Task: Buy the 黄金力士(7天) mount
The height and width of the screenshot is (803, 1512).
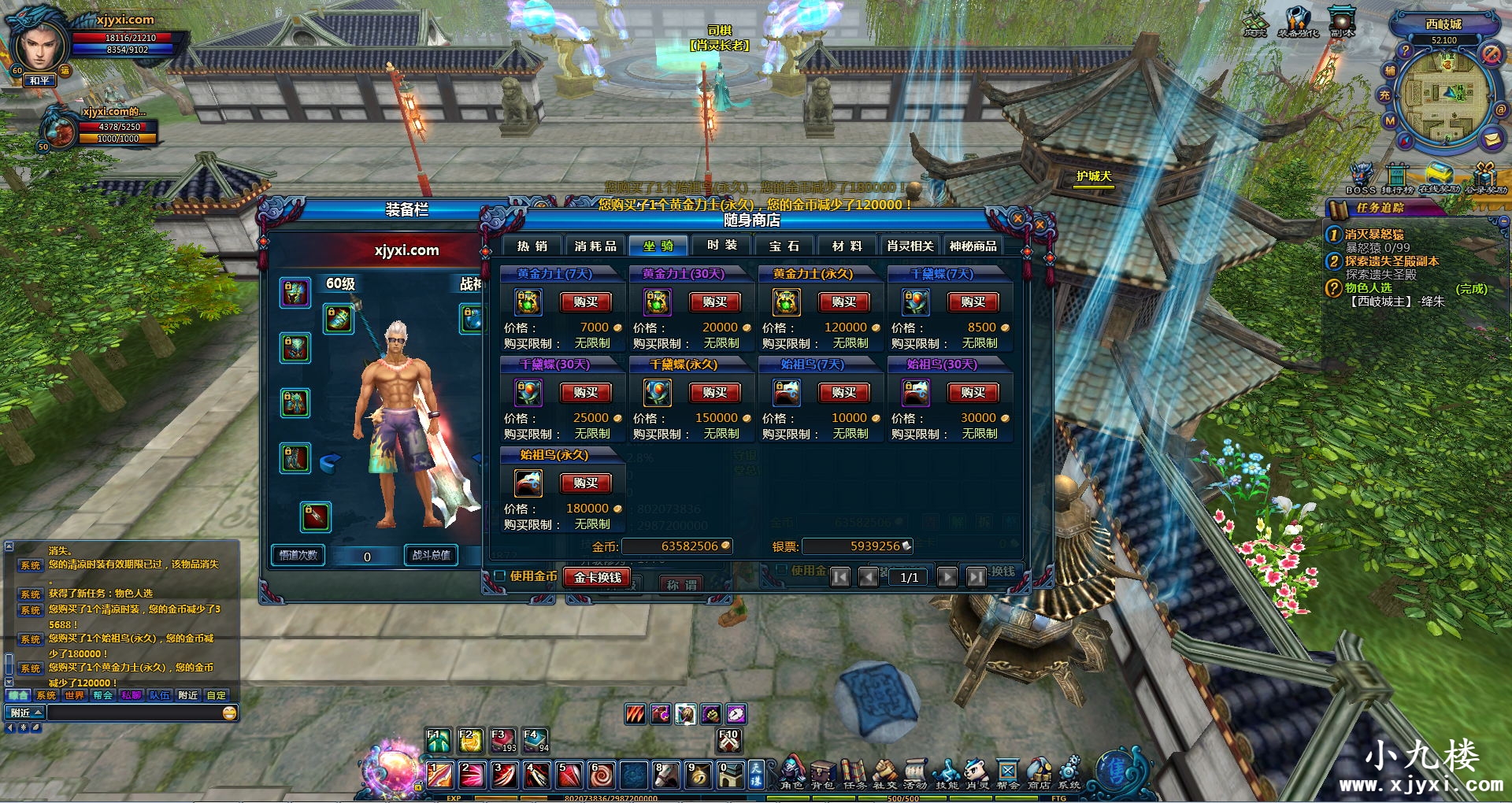Action: pyautogui.click(x=585, y=302)
